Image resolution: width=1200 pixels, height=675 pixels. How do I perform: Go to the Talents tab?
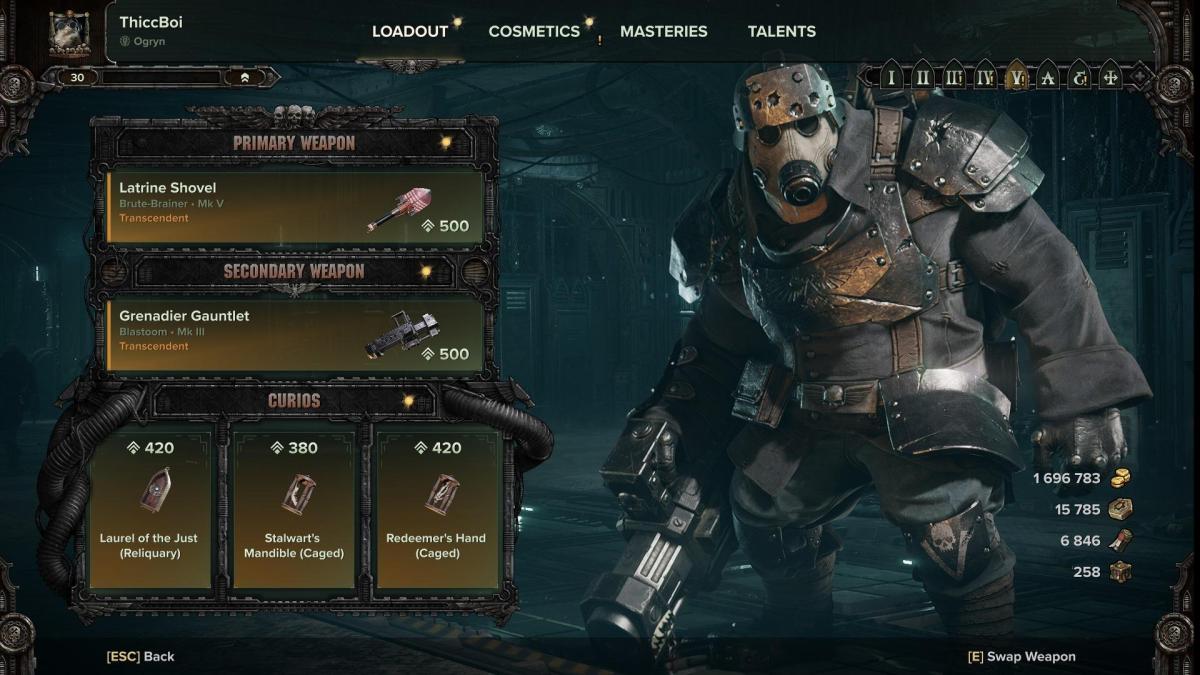click(781, 31)
